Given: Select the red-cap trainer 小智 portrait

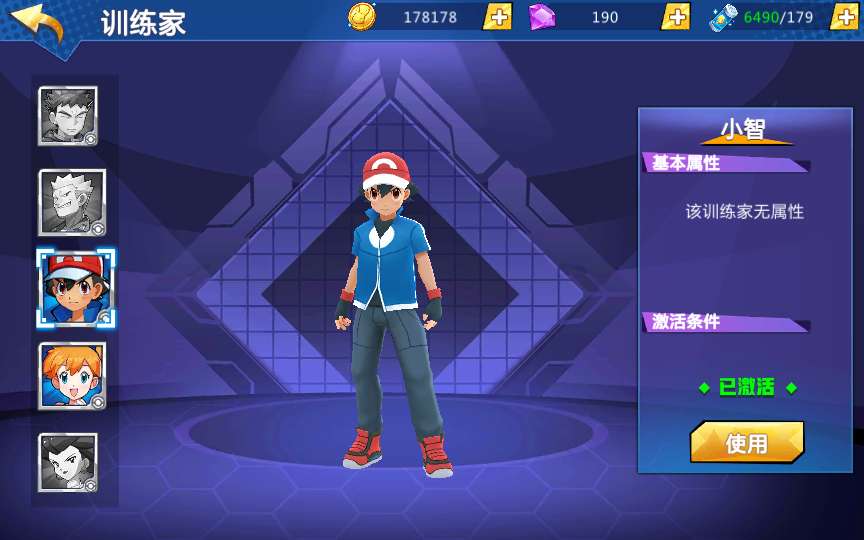Looking at the screenshot, I should 75,288.
